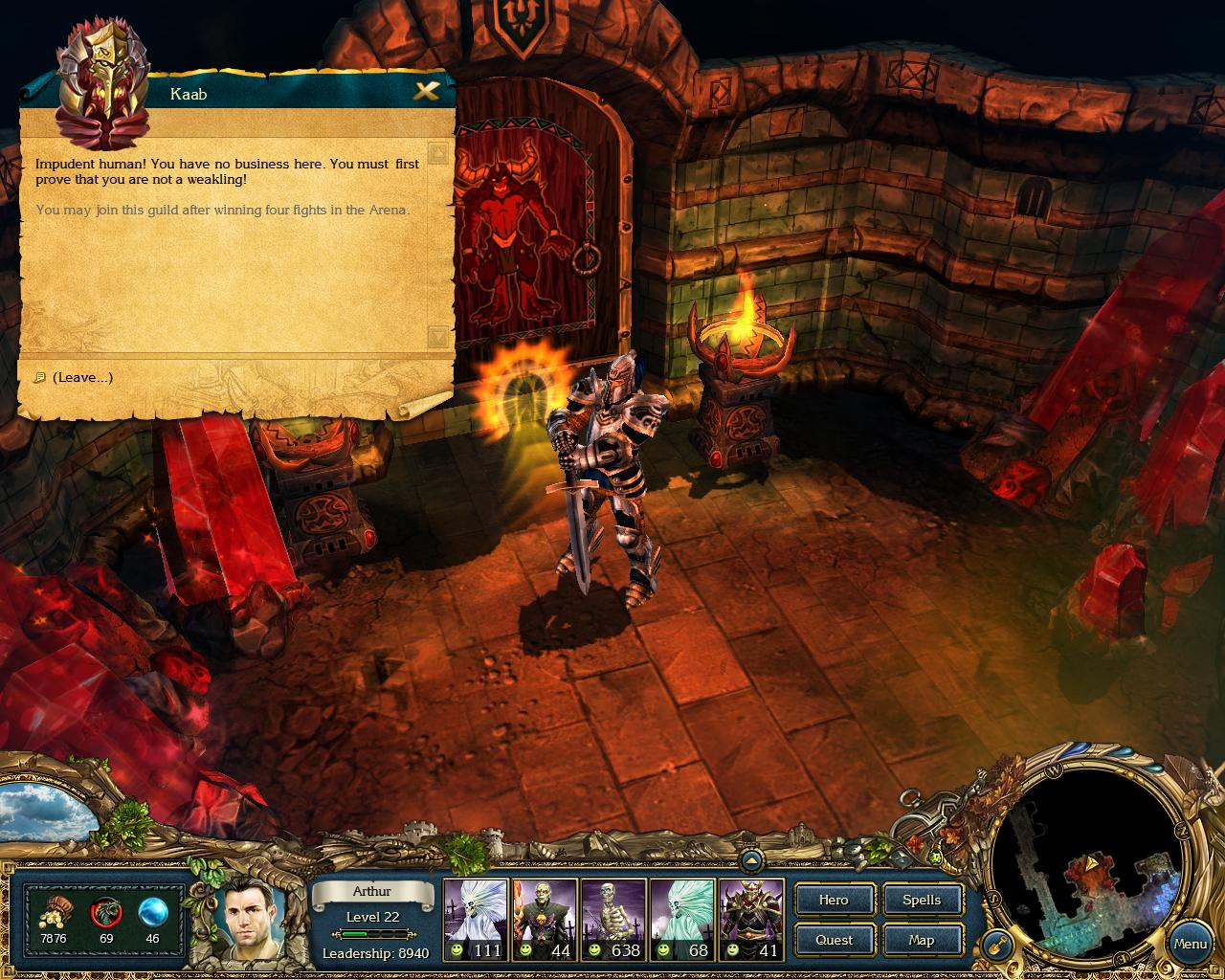Click the scroll-up arrow in dialogue text
The image size is (1225, 980).
point(437,153)
